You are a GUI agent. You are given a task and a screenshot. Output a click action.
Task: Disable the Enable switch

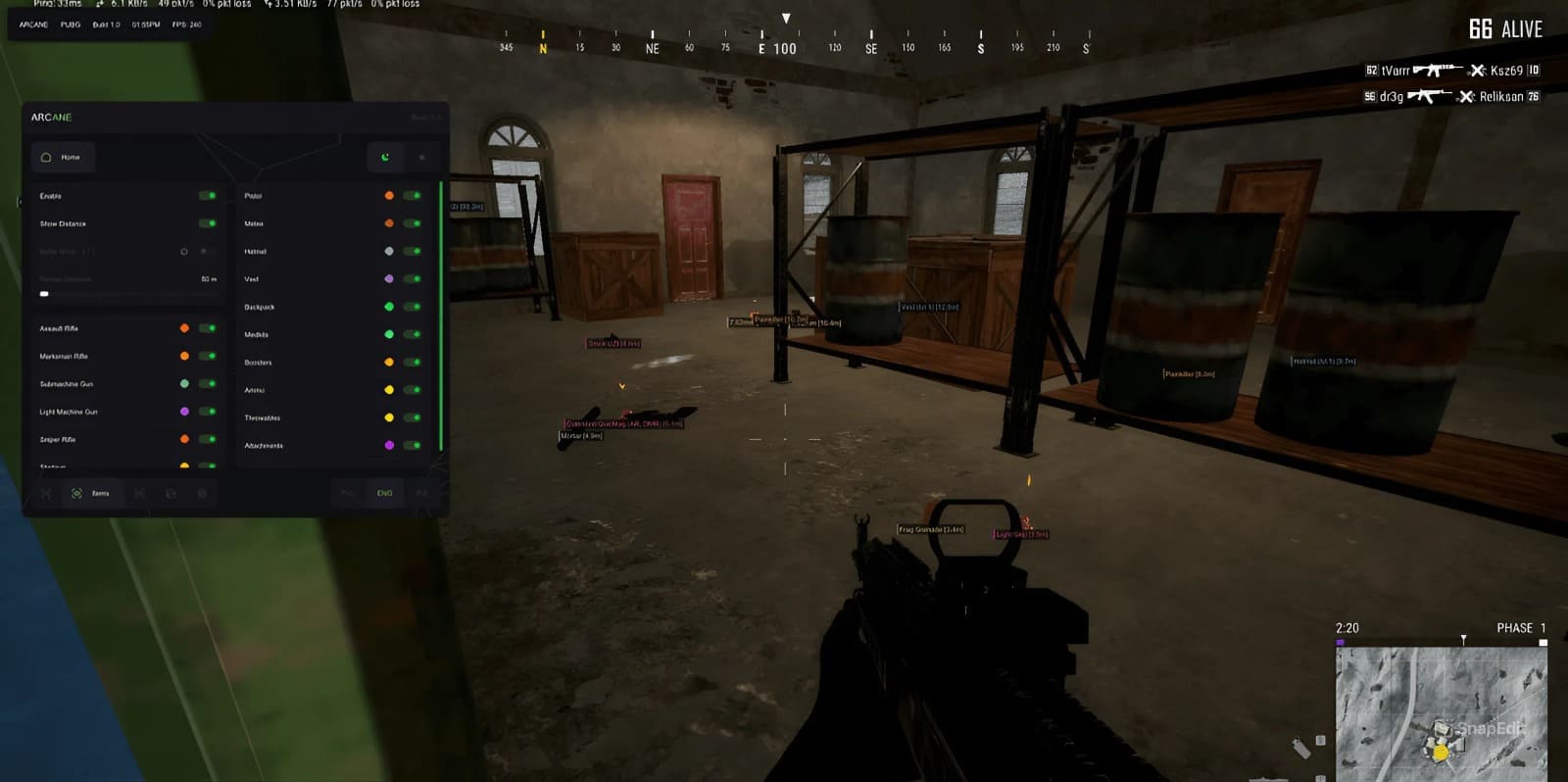click(208, 196)
